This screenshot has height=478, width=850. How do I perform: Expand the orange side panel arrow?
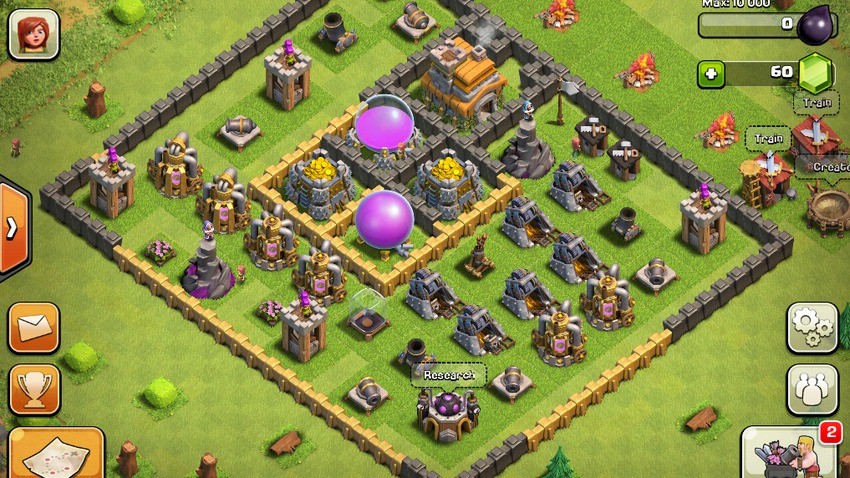12,228
